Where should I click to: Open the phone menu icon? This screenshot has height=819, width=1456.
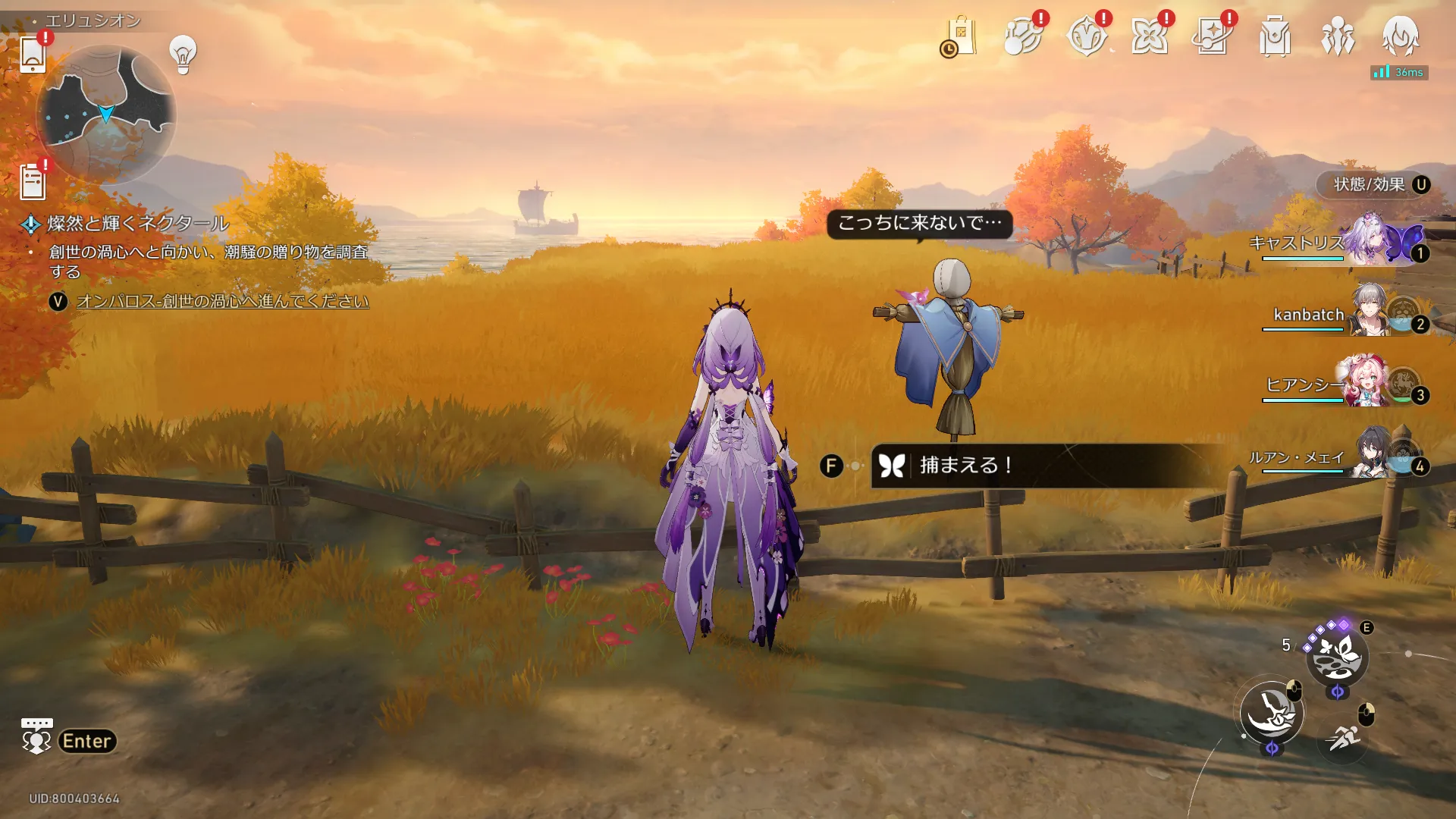coord(33,54)
